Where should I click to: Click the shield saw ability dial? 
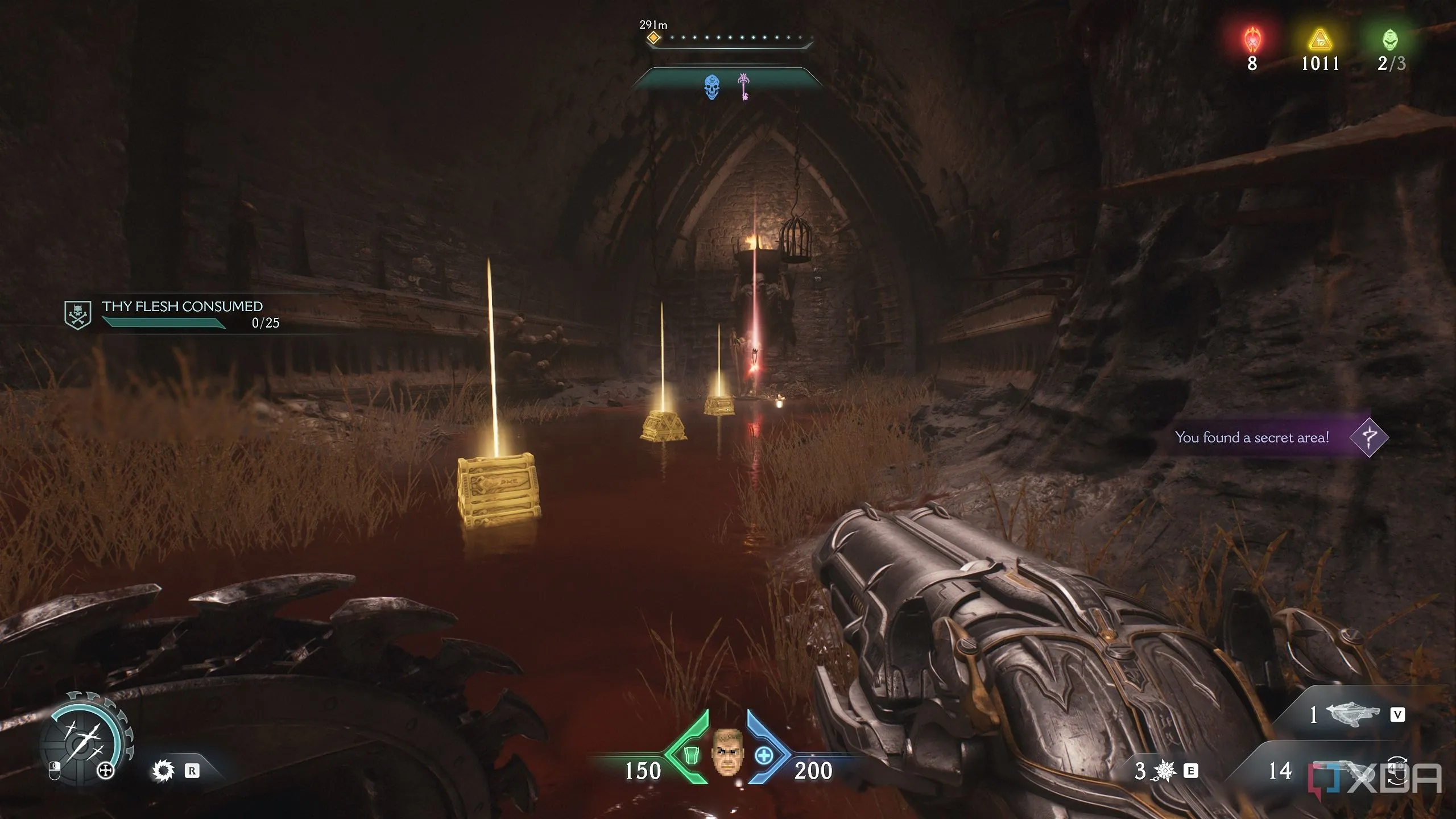(x=84, y=737)
